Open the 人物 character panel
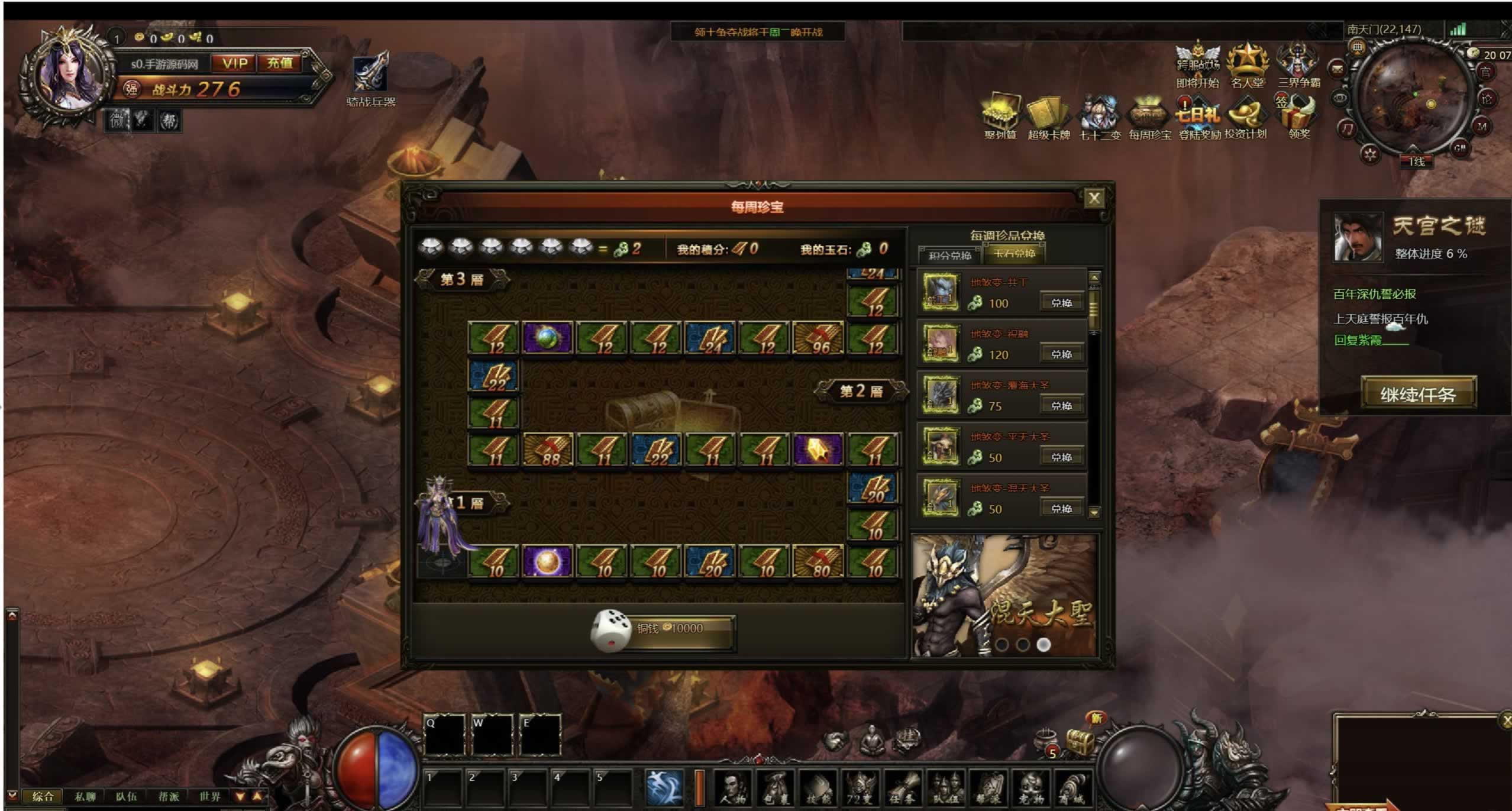This screenshot has height=811, width=1512. pos(733,789)
